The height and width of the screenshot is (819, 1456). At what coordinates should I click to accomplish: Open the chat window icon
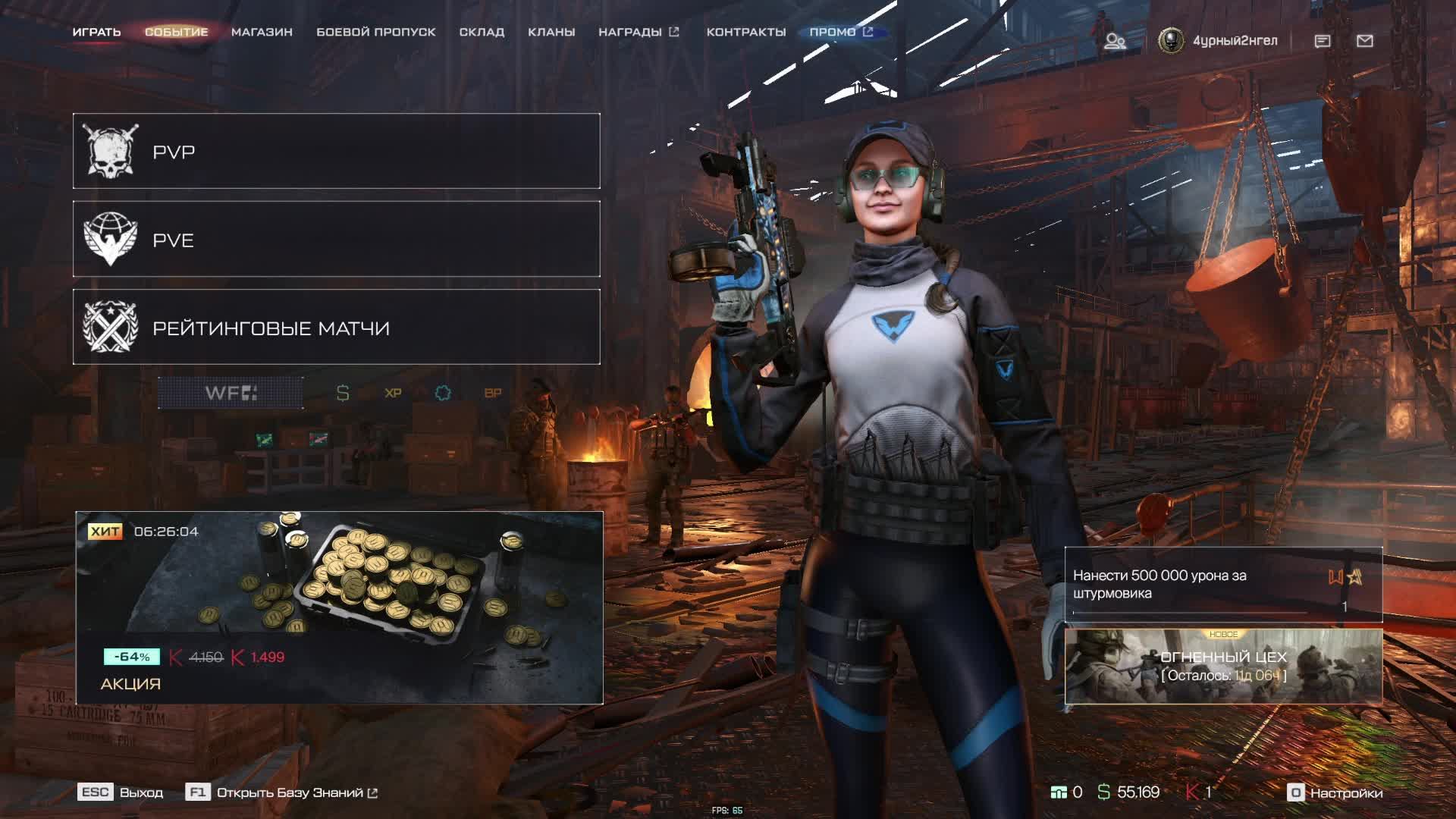1322,41
